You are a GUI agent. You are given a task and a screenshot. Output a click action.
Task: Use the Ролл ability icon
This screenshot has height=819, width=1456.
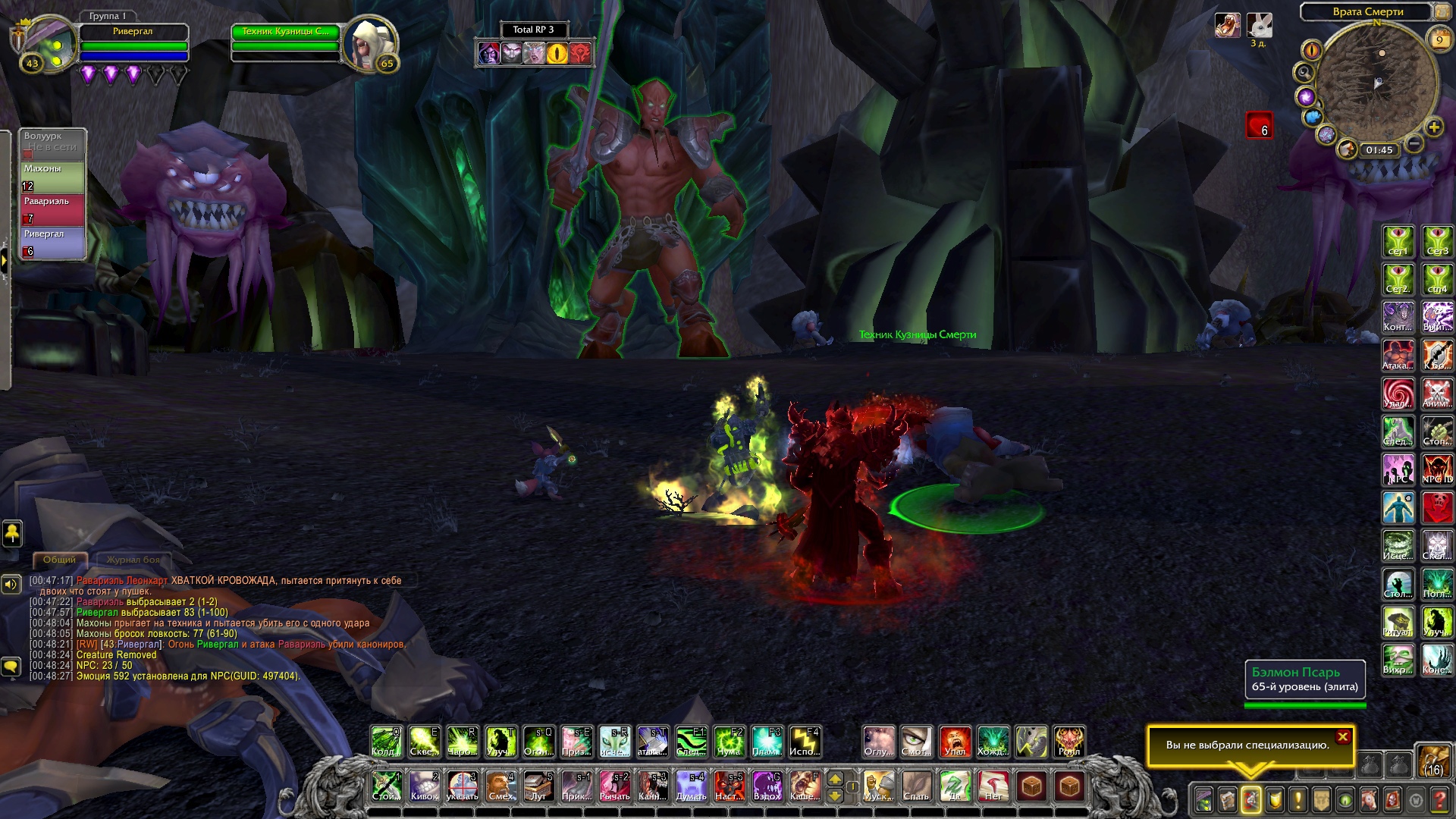click(x=1069, y=742)
